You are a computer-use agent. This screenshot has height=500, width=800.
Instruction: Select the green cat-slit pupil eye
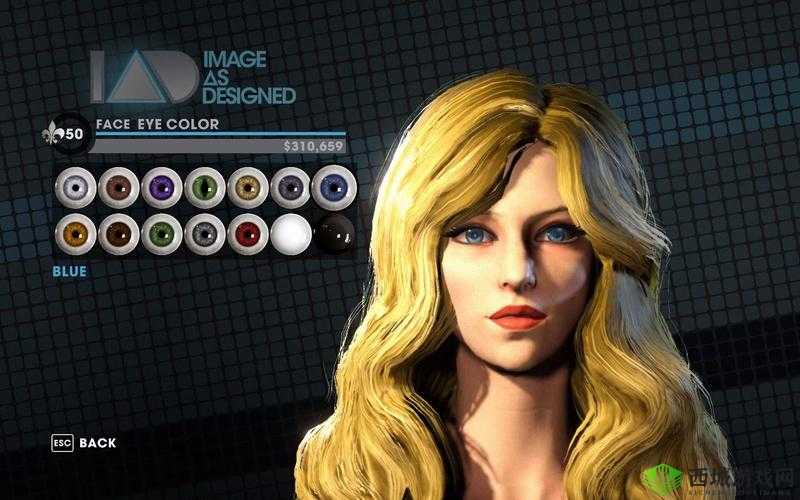click(x=203, y=186)
